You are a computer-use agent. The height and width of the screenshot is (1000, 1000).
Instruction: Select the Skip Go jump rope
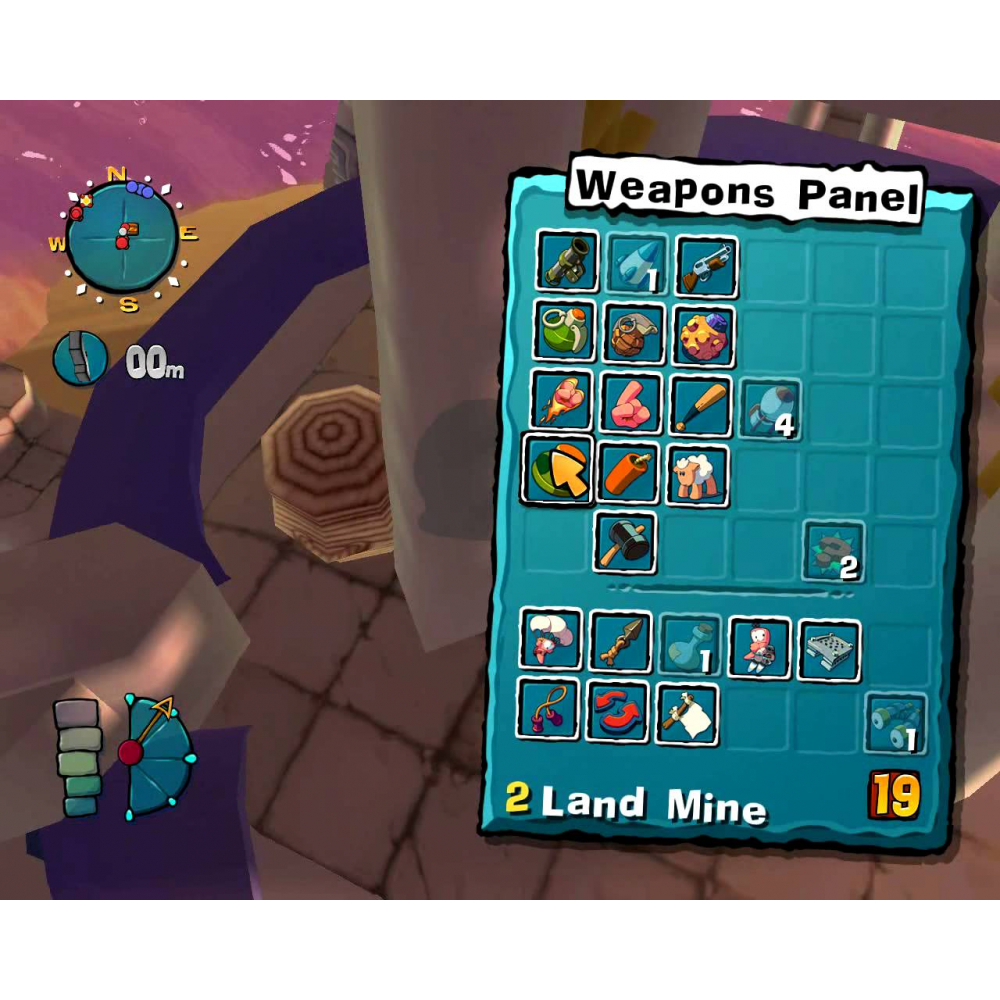tap(549, 709)
